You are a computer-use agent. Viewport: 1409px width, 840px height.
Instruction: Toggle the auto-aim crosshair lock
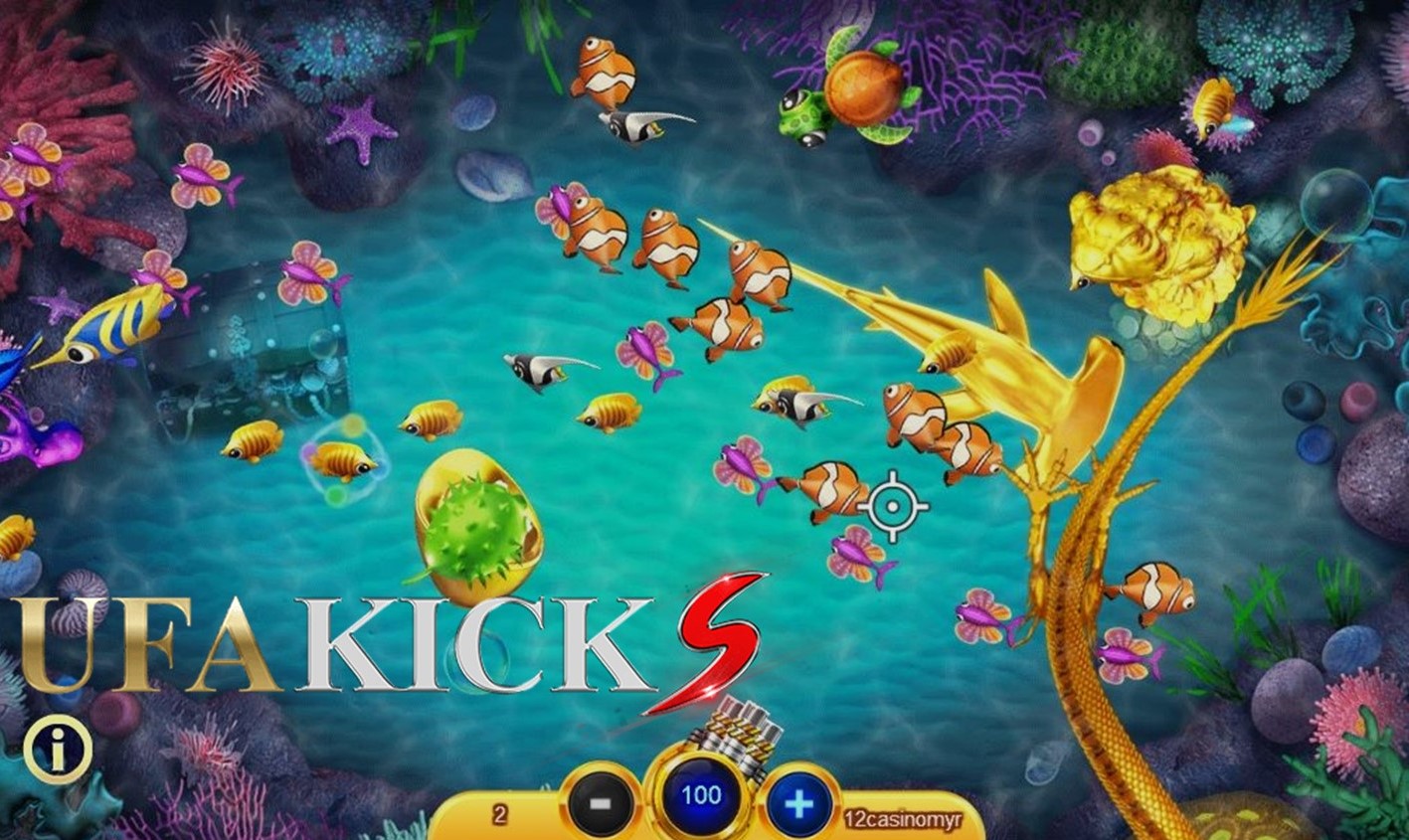tap(893, 505)
